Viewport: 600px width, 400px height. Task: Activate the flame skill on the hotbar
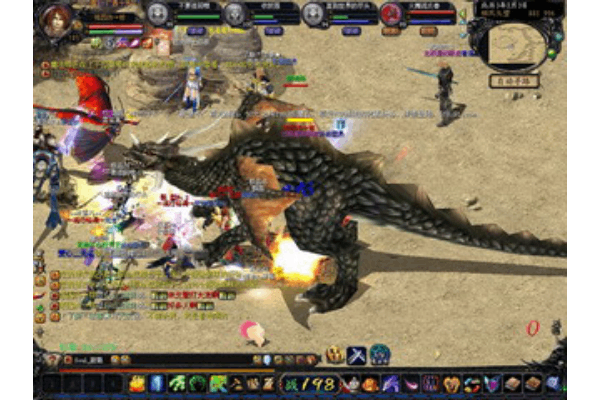coord(137,383)
